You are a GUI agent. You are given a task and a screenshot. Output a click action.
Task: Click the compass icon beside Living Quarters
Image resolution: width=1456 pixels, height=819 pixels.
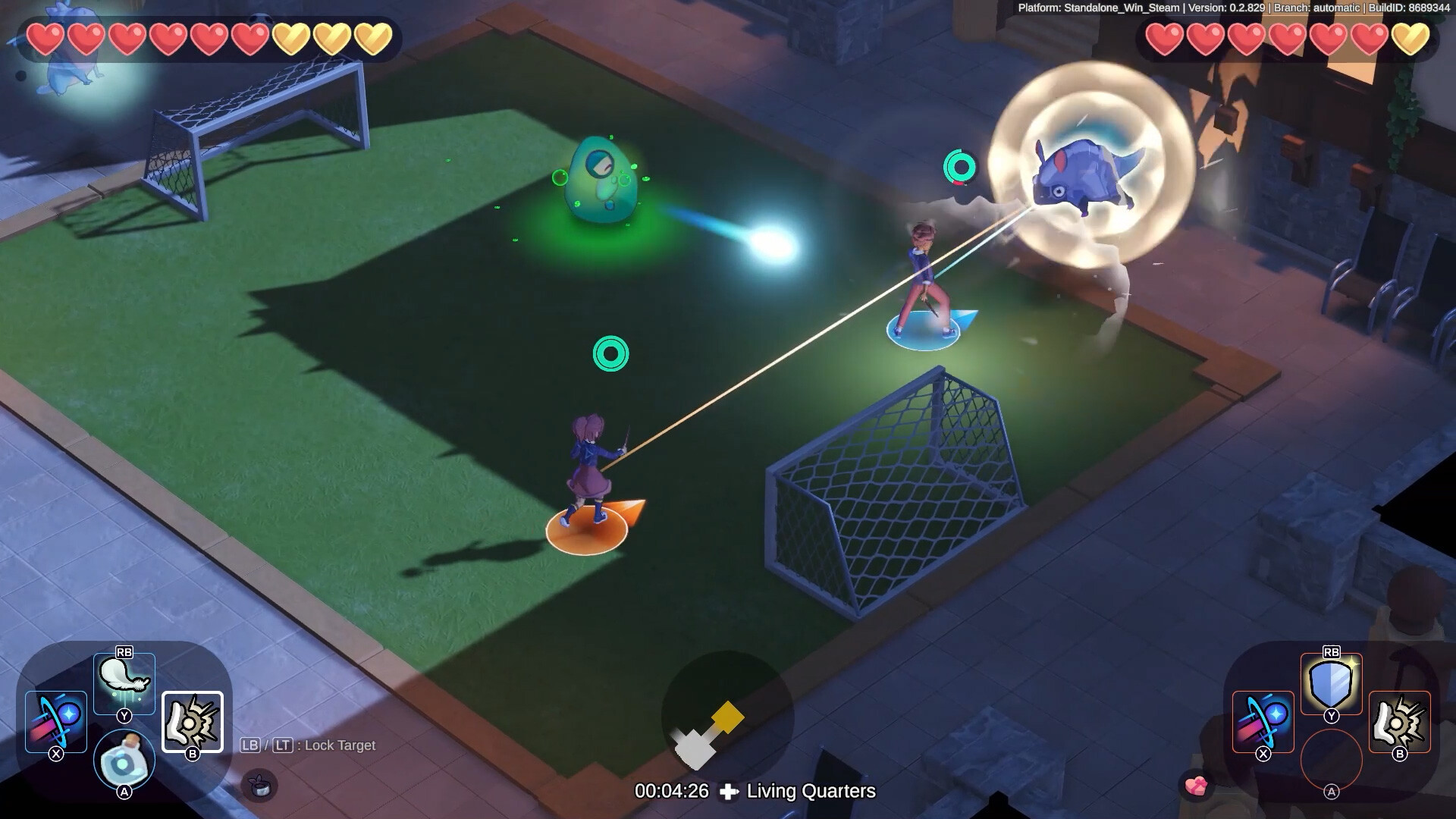point(730,792)
